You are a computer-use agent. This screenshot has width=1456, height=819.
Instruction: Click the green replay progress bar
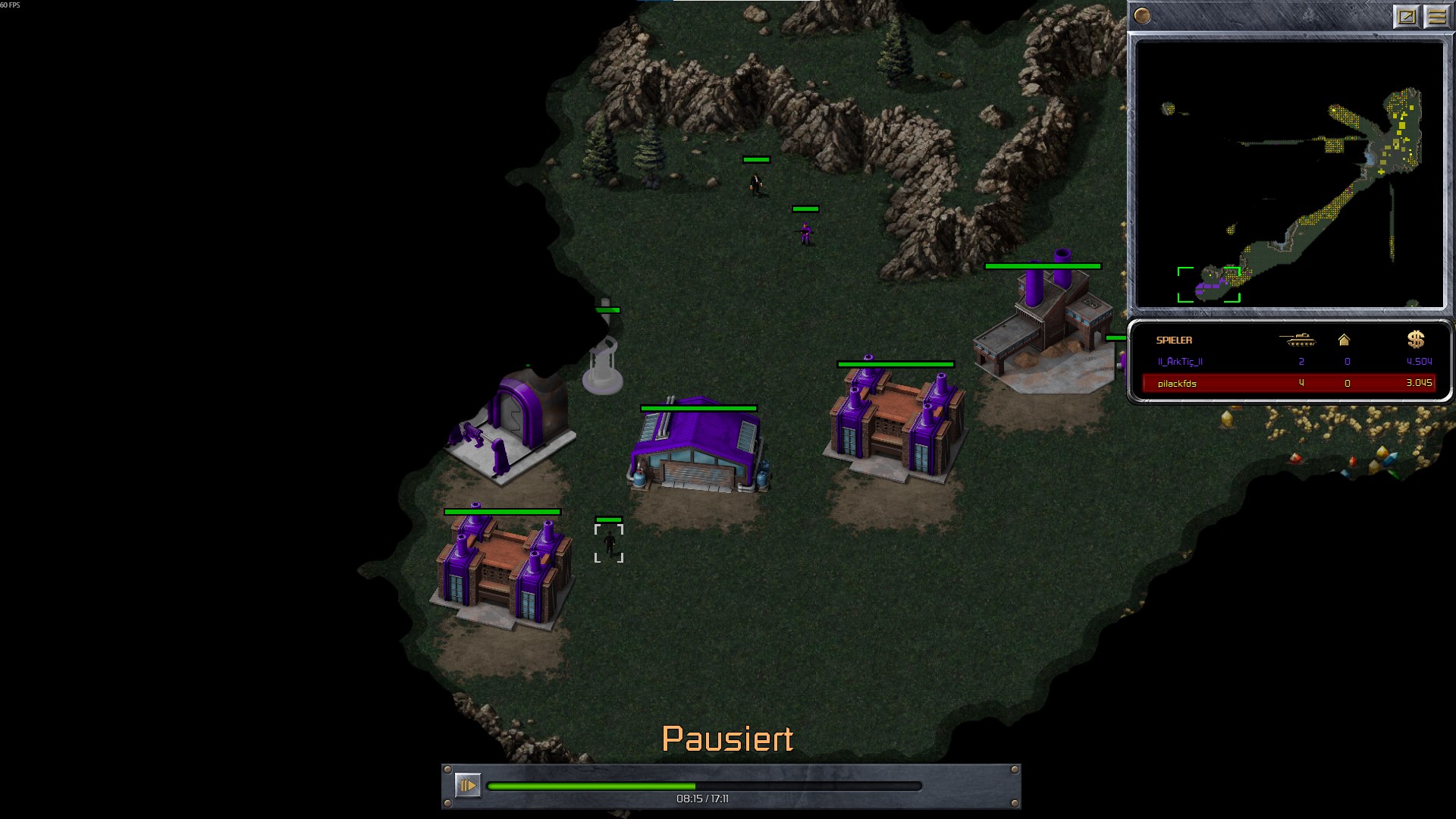point(704,786)
